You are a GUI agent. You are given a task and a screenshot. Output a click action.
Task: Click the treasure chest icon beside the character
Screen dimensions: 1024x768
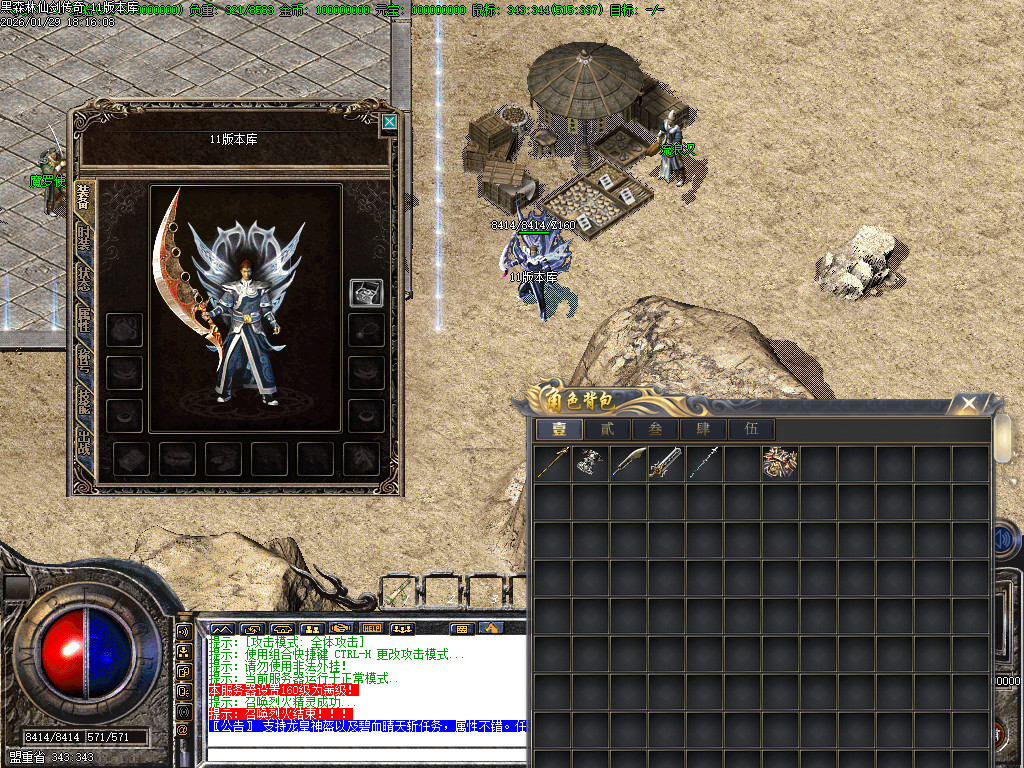click(365, 293)
